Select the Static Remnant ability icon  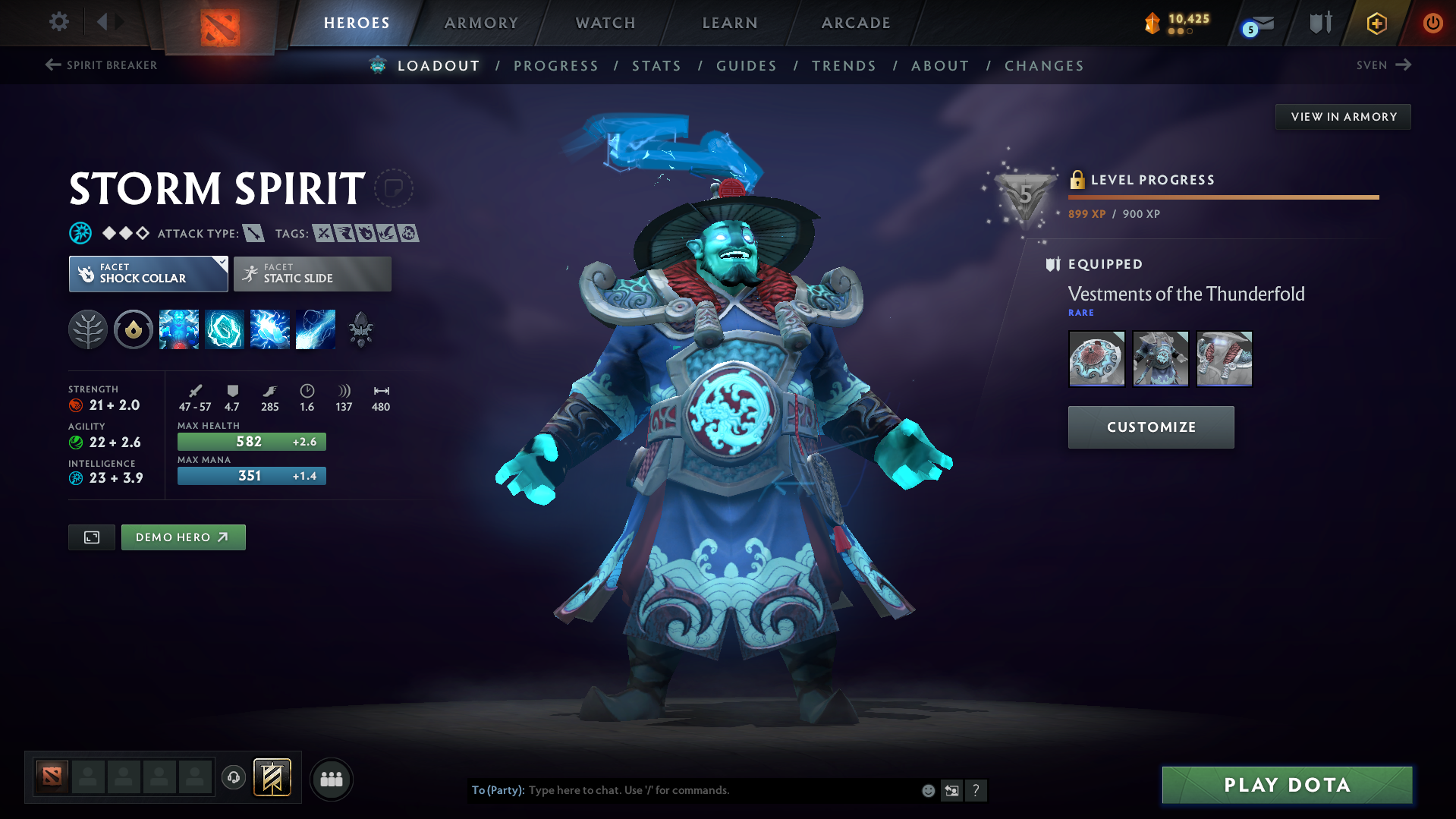179,329
